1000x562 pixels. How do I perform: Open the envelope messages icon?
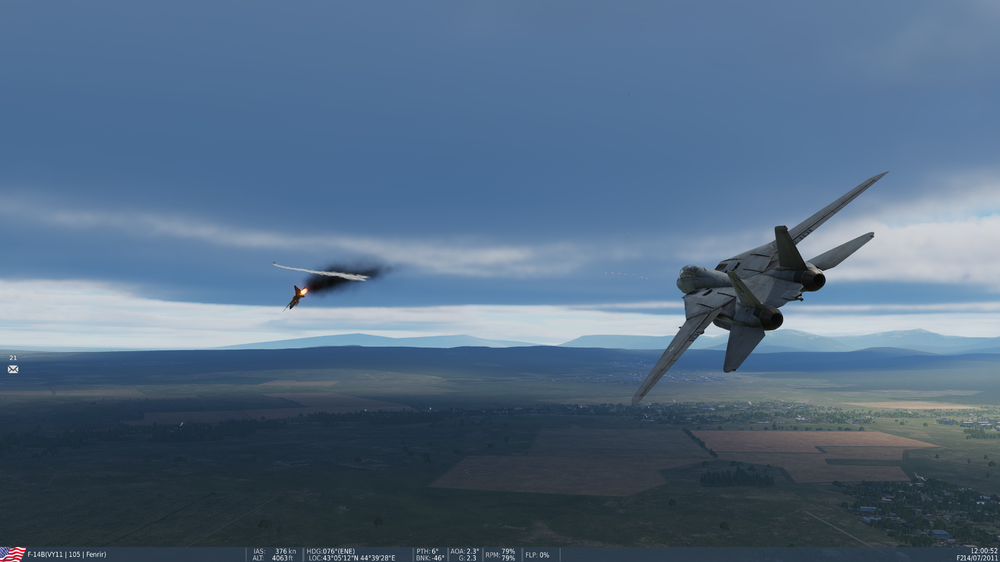pos(13,369)
